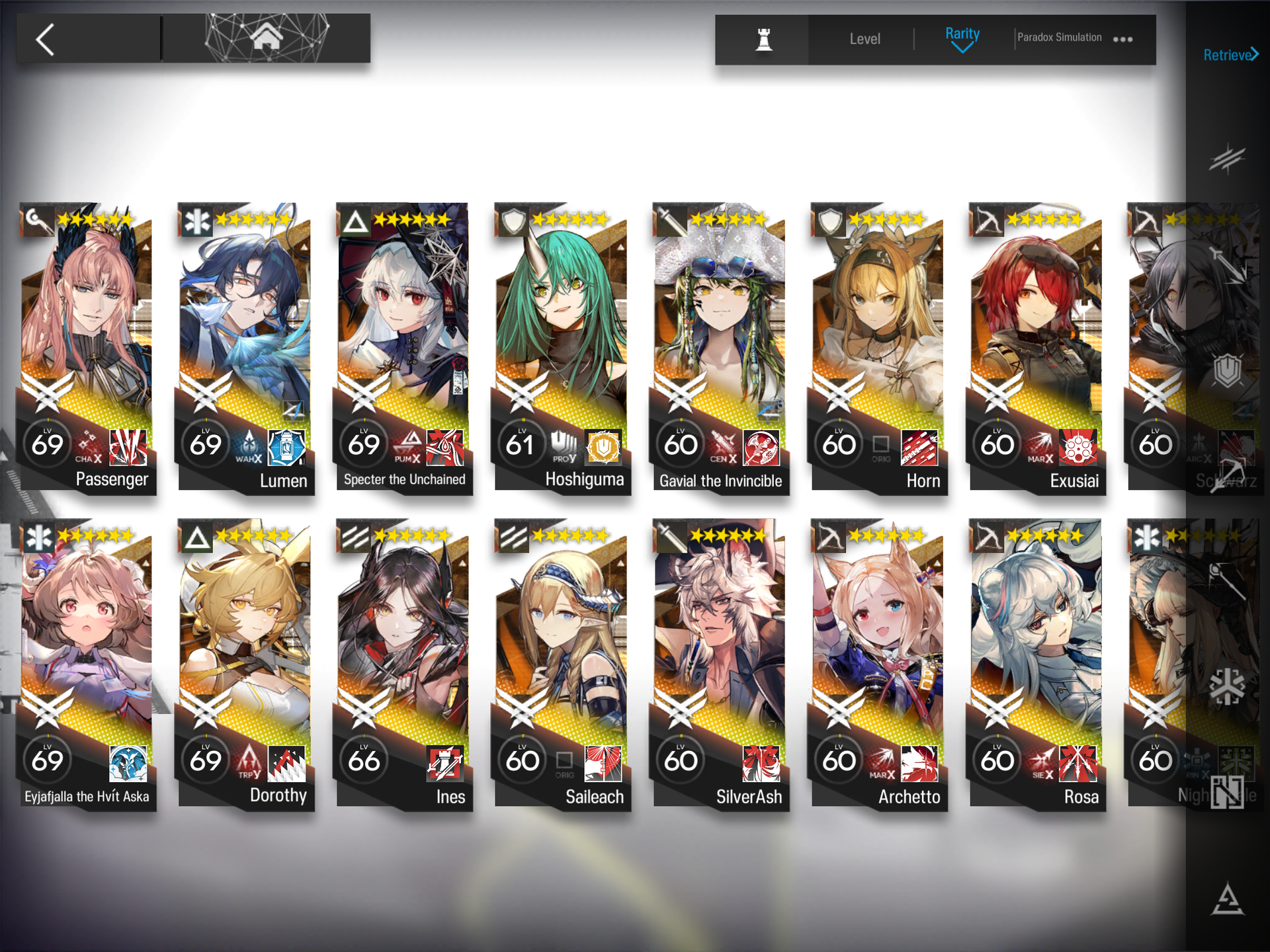Go back with the arrow button

click(46, 40)
